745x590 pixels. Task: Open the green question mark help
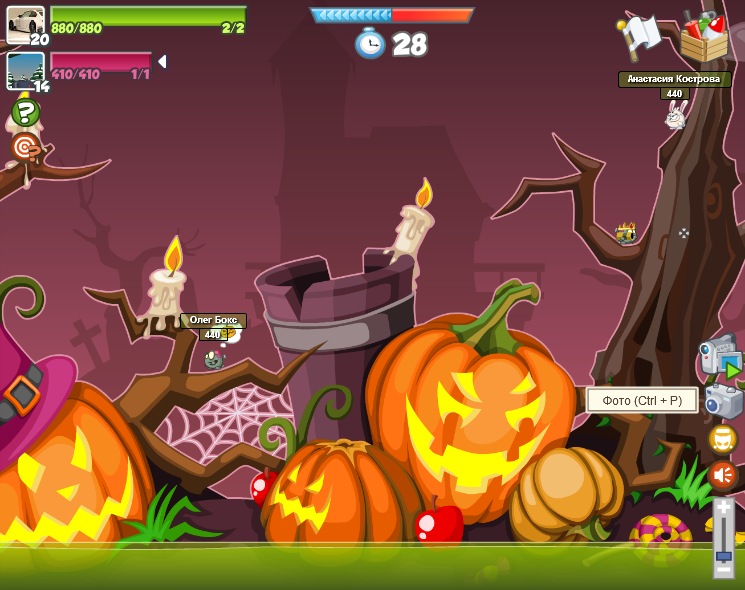tap(25, 111)
